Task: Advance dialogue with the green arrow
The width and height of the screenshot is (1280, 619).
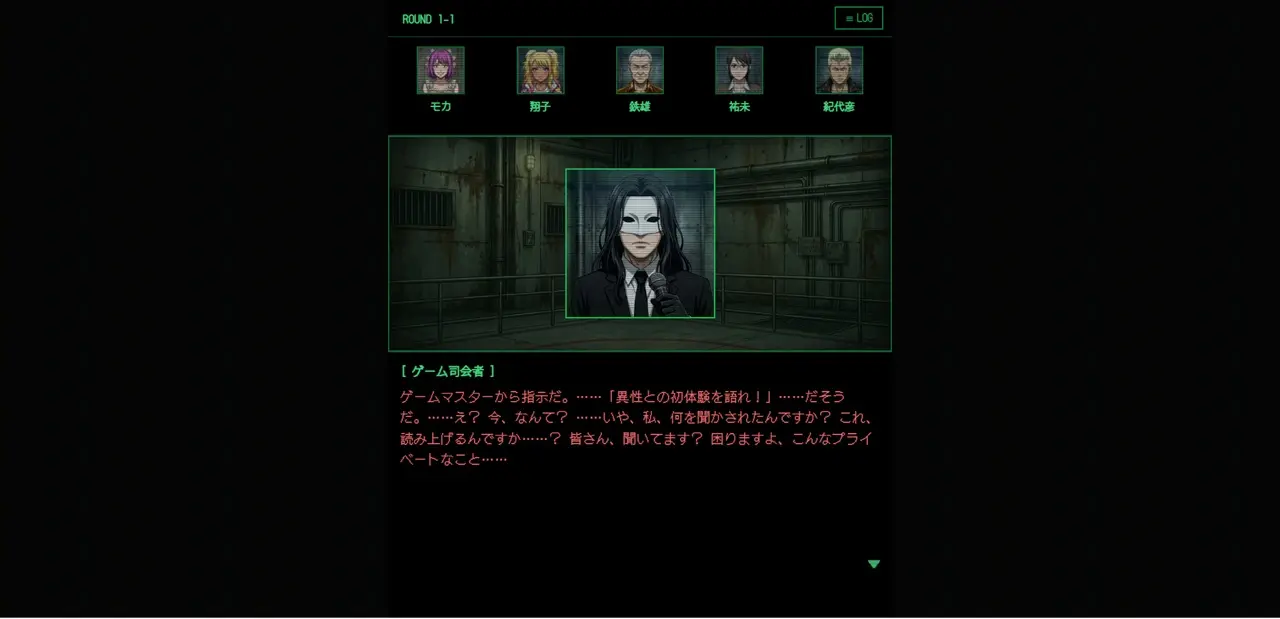Action: click(x=874, y=564)
